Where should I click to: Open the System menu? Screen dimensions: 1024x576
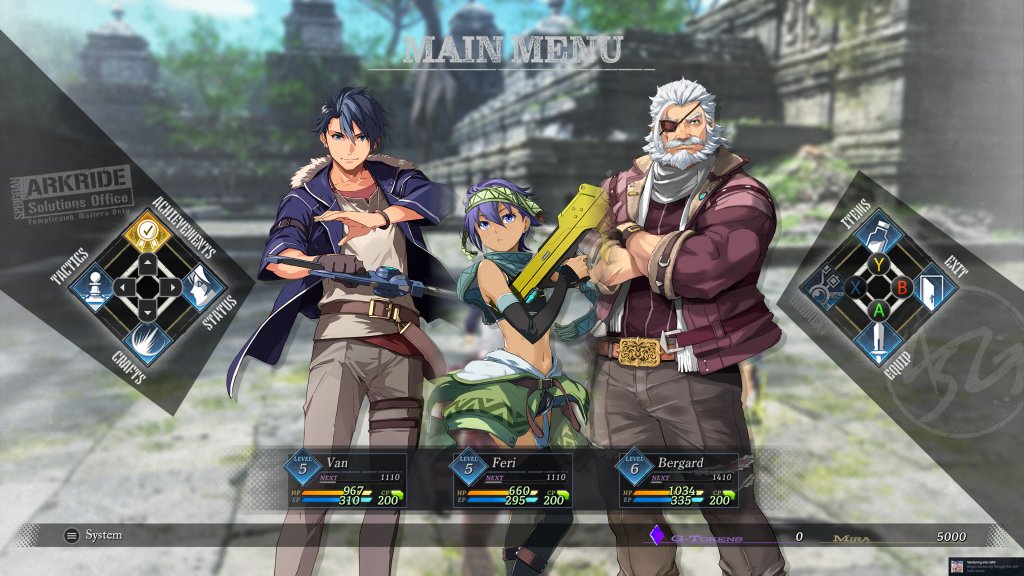coord(93,536)
